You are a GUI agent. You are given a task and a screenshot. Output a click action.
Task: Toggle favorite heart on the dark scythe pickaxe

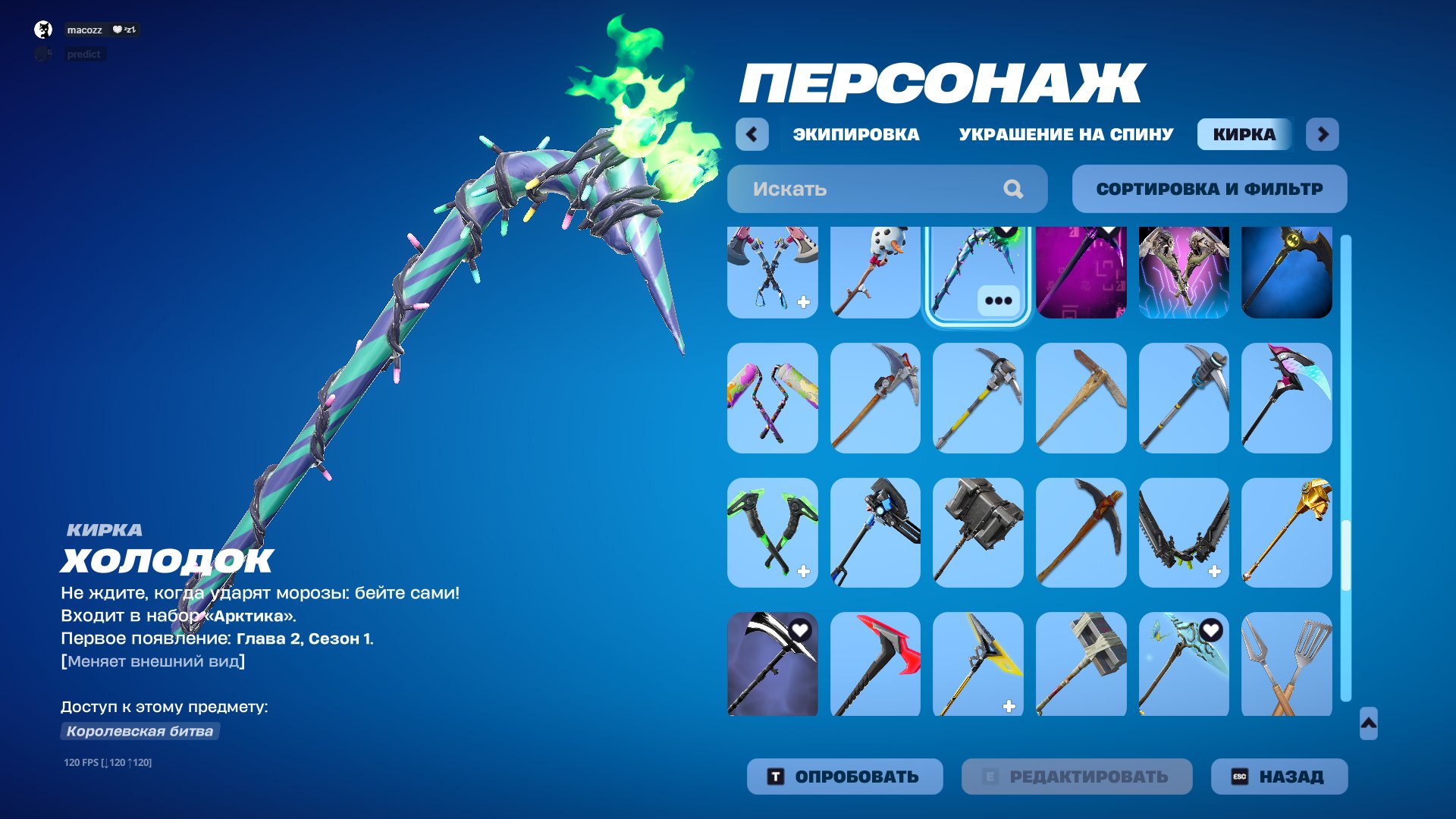pos(800,629)
